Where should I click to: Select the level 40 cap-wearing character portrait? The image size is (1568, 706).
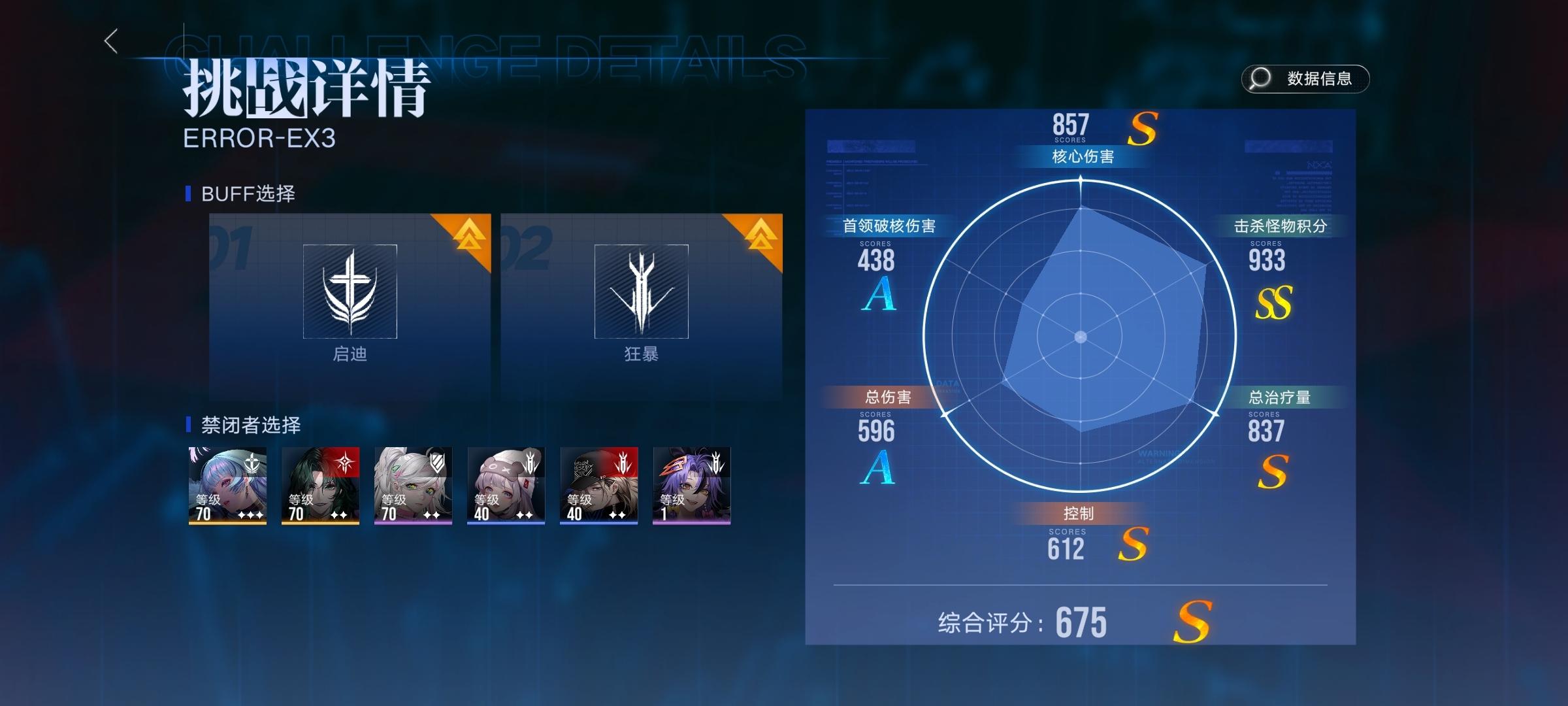pos(598,484)
